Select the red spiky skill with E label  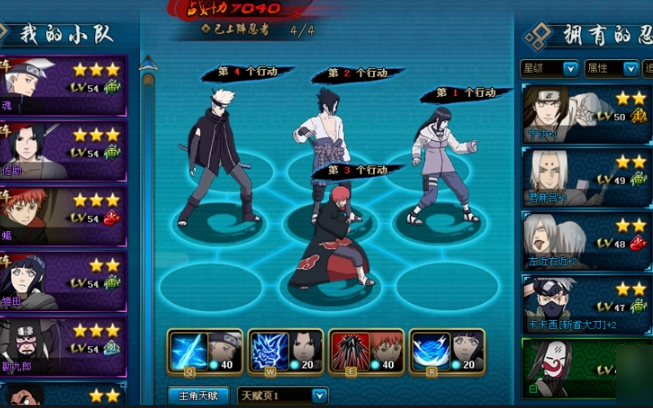point(365,351)
